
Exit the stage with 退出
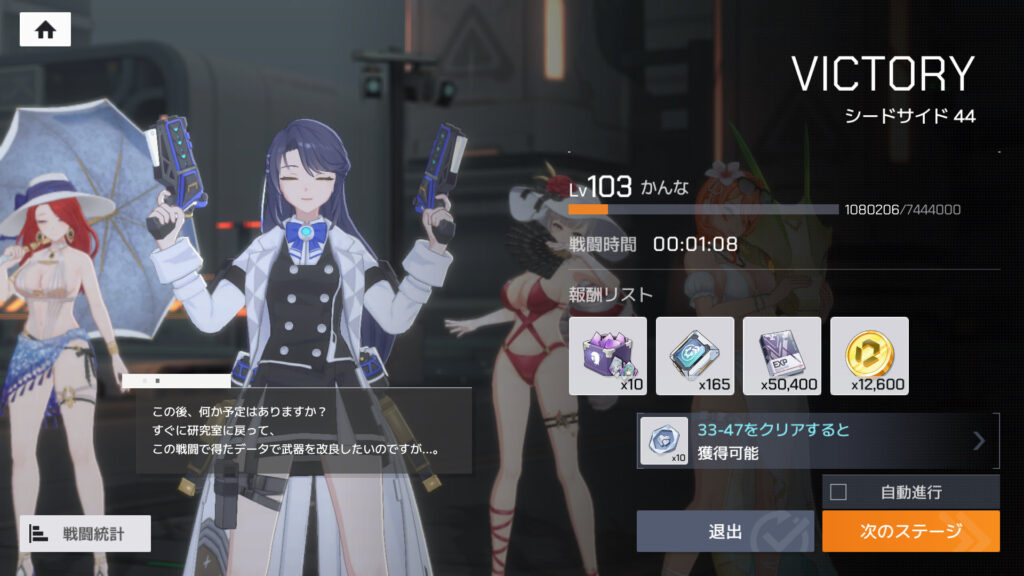pos(725,531)
